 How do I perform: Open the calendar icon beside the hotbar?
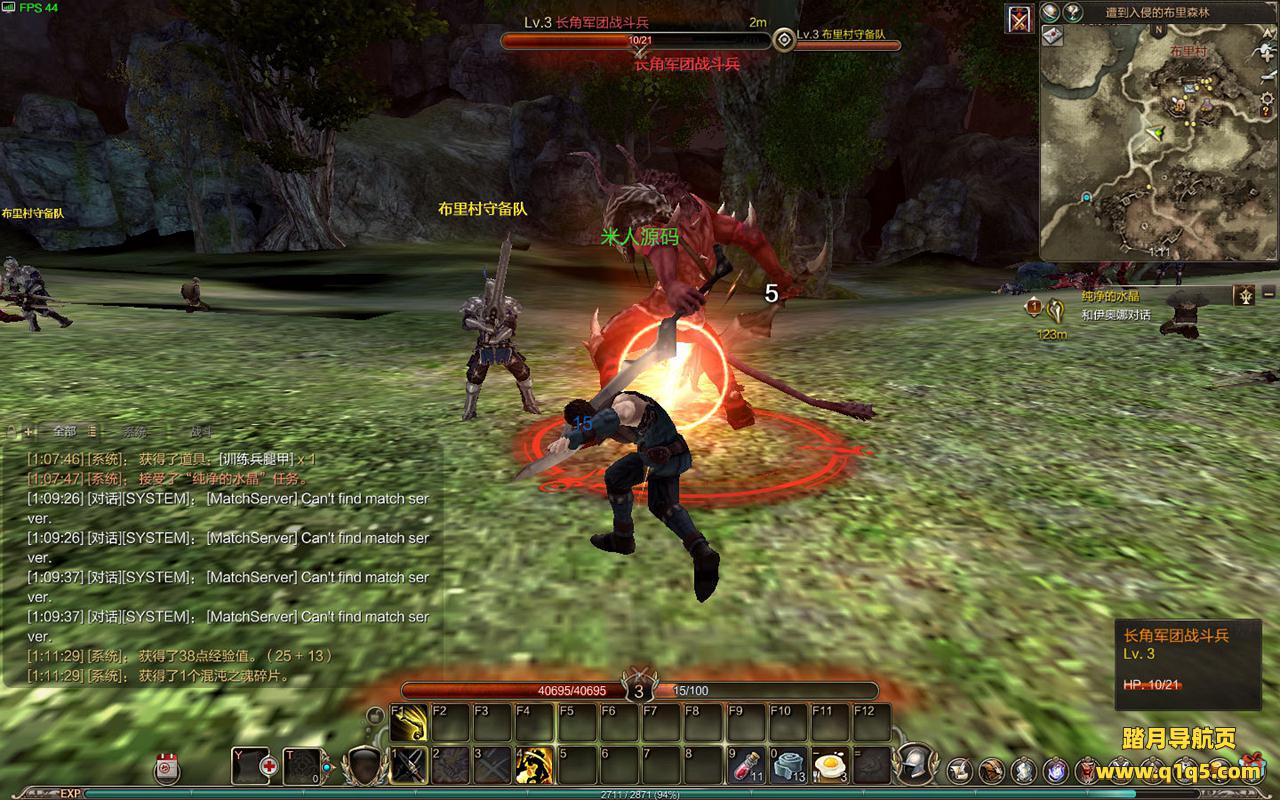click(x=167, y=768)
